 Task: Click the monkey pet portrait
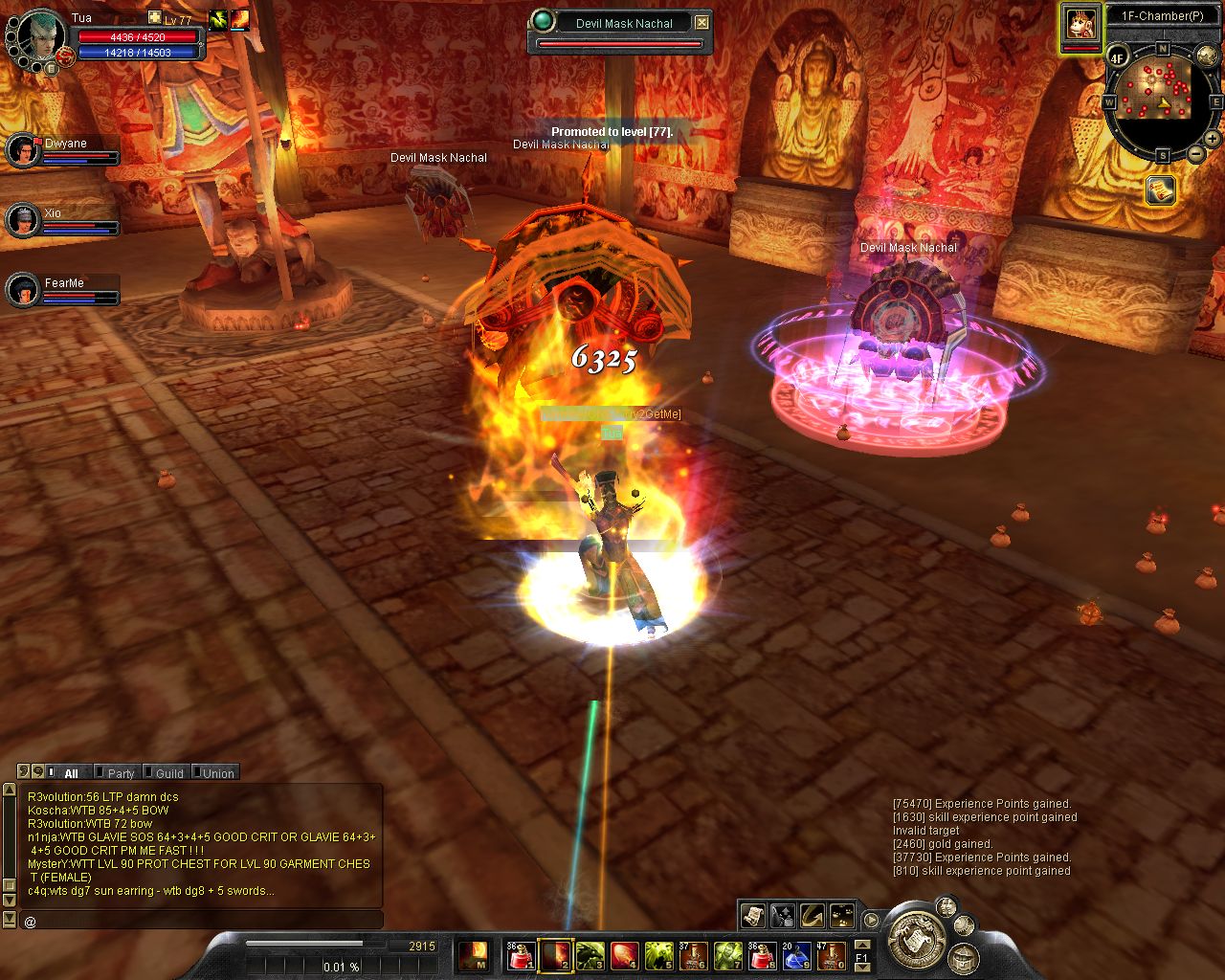(x=1081, y=23)
